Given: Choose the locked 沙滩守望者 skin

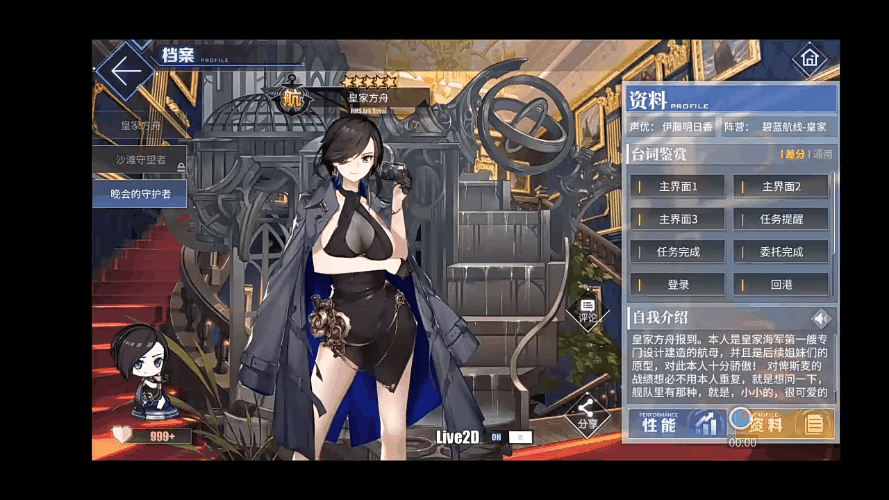Looking at the screenshot, I should coord(140,160).
